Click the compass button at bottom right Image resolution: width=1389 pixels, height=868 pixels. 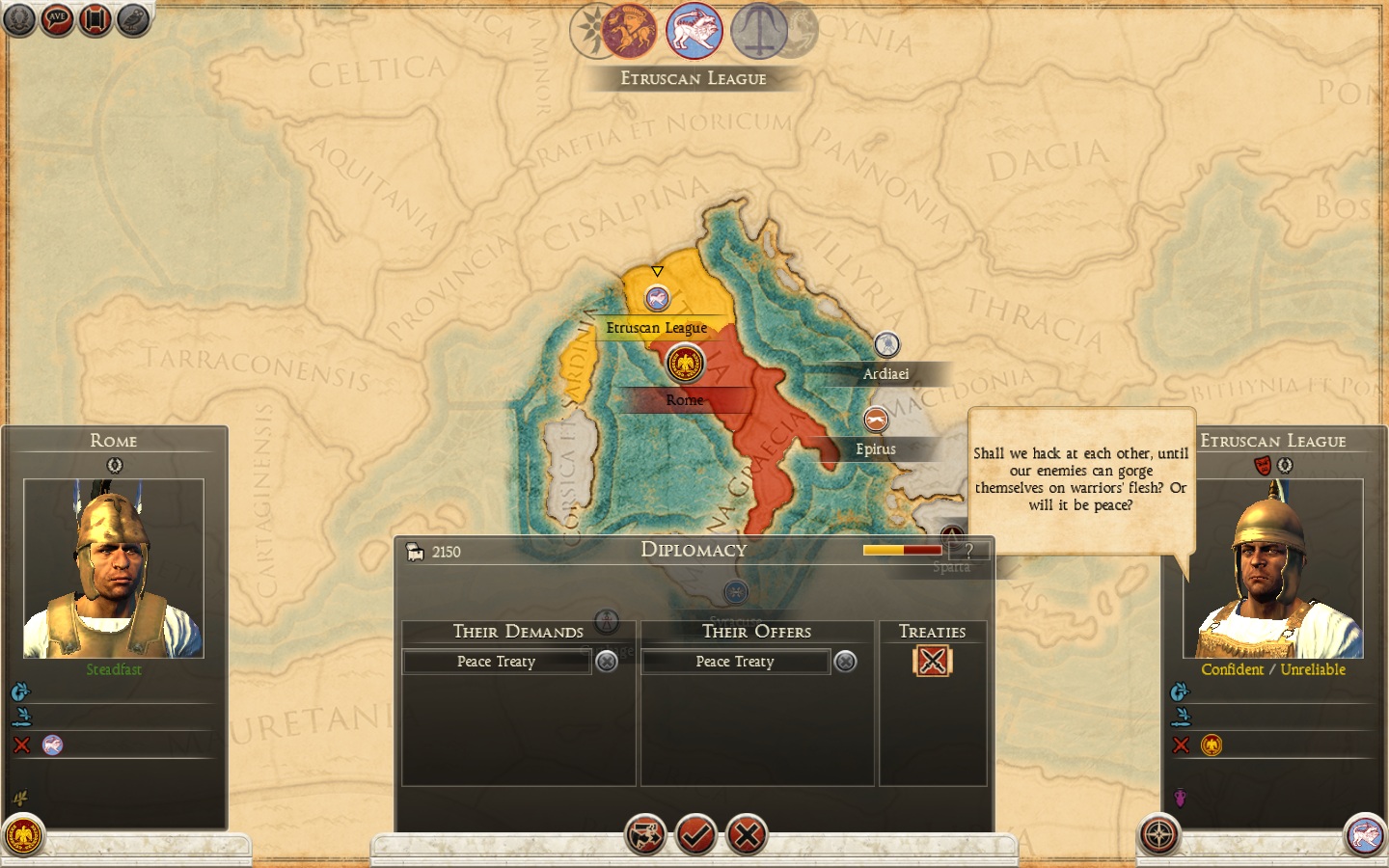(1158, 835)
